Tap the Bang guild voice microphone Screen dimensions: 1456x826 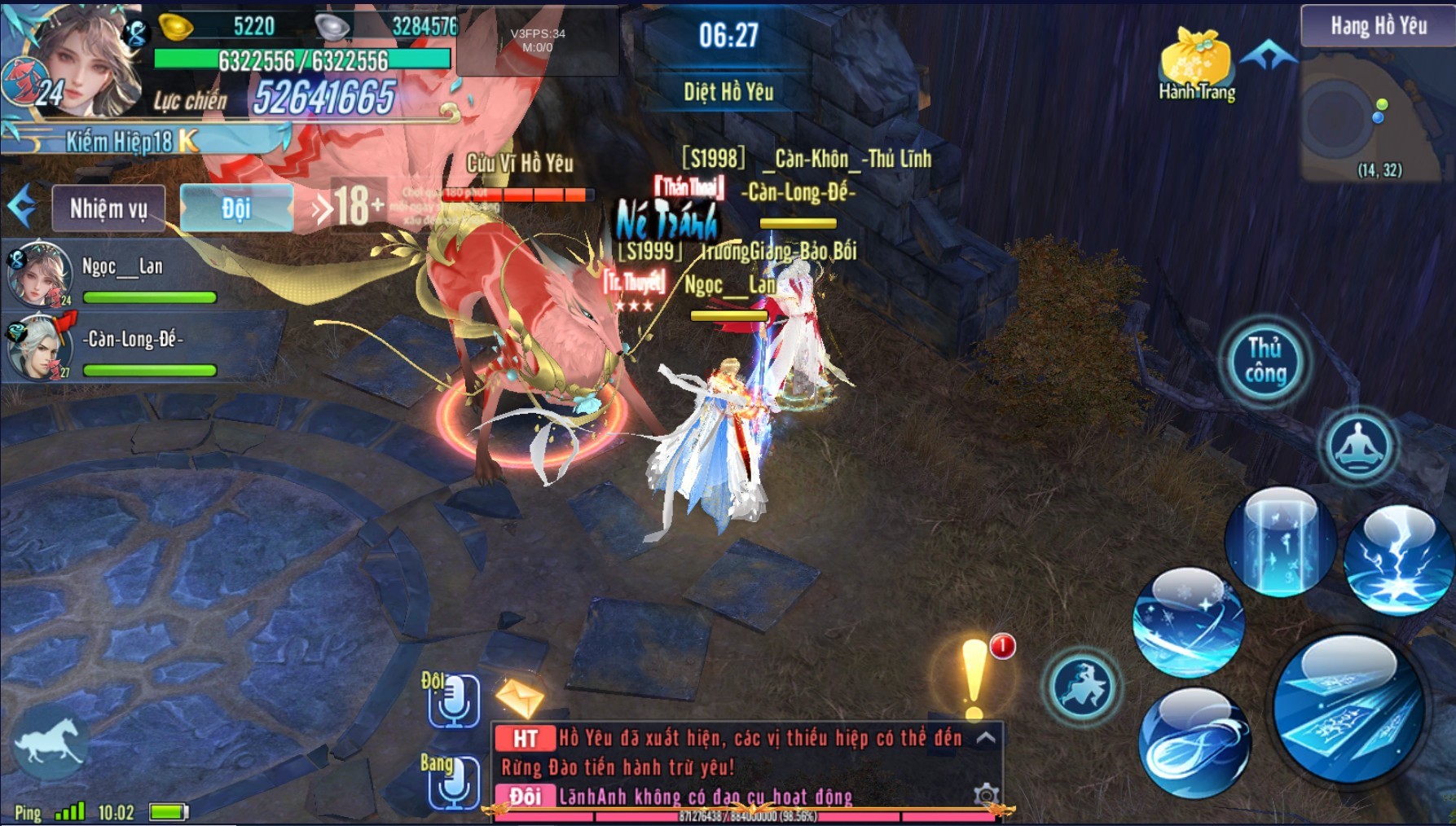point(454,781)
